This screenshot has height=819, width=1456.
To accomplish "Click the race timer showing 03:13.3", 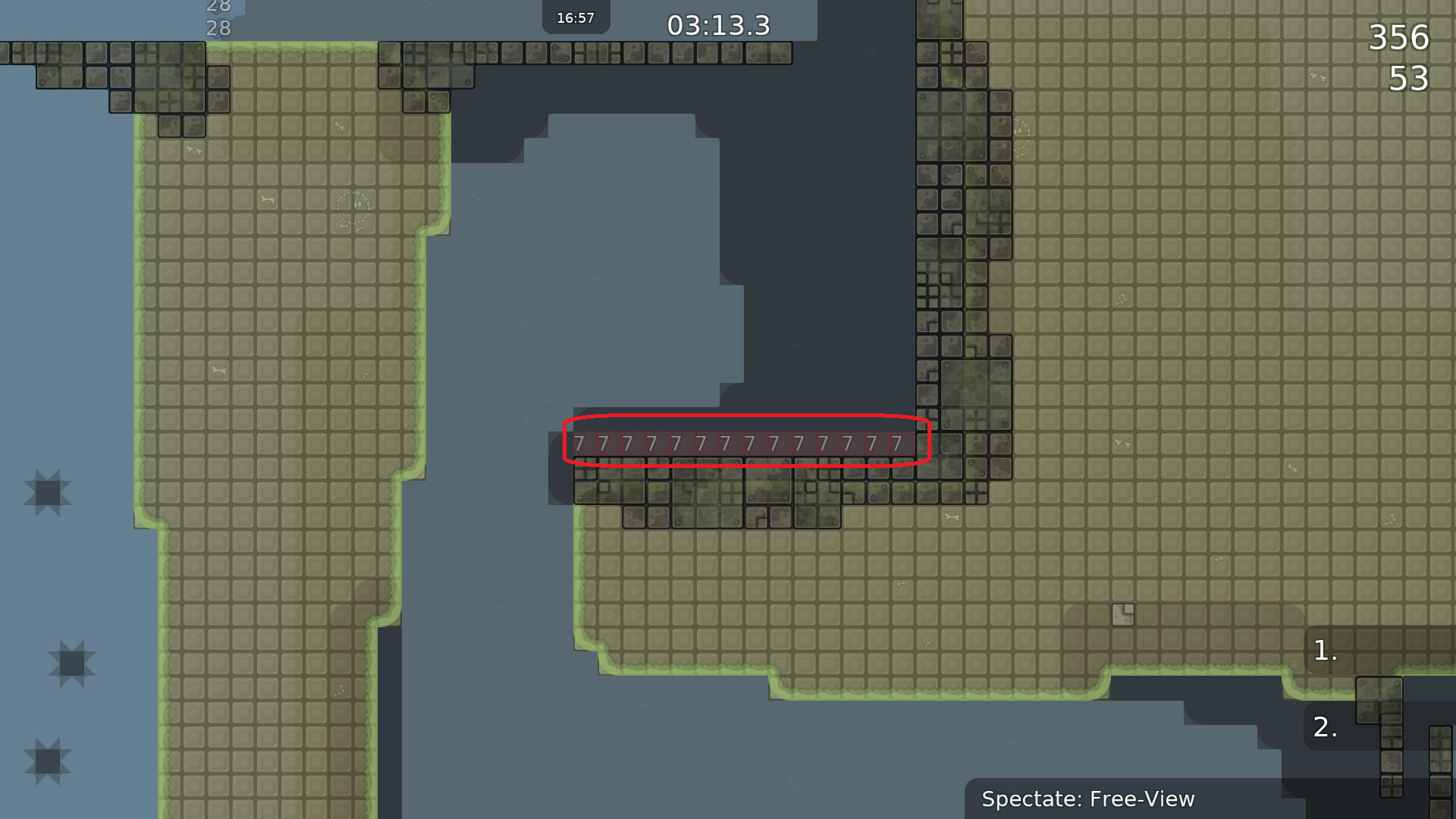I will point(717,25).
